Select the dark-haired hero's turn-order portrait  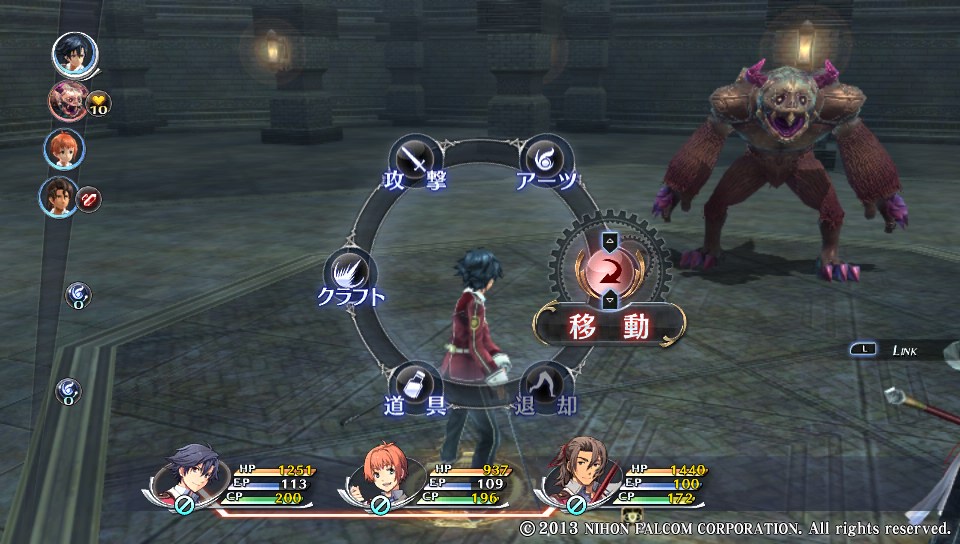[73, 53]
